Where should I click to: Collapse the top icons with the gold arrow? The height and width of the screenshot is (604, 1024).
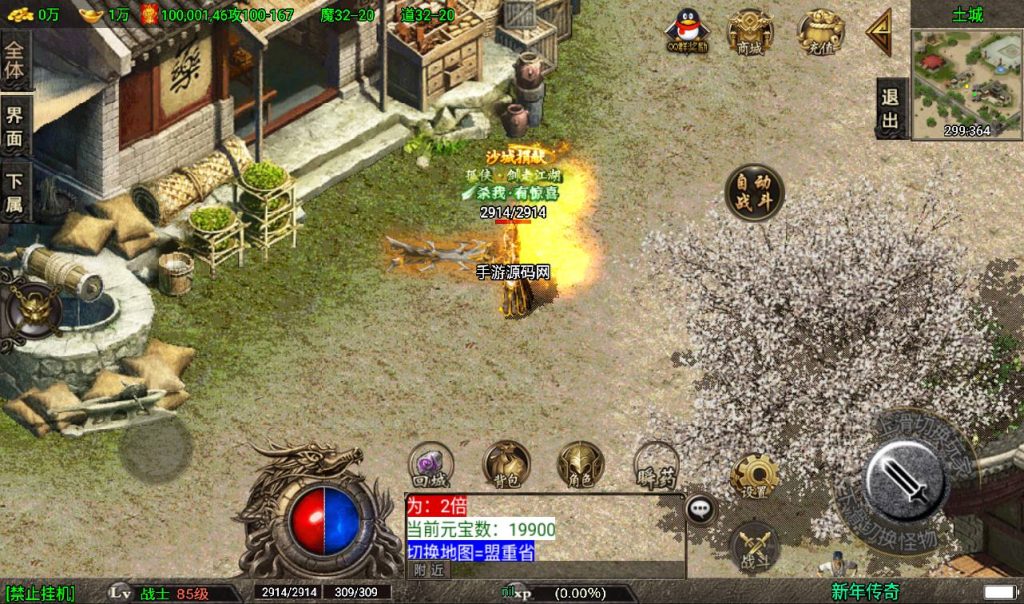click(879, 33)
